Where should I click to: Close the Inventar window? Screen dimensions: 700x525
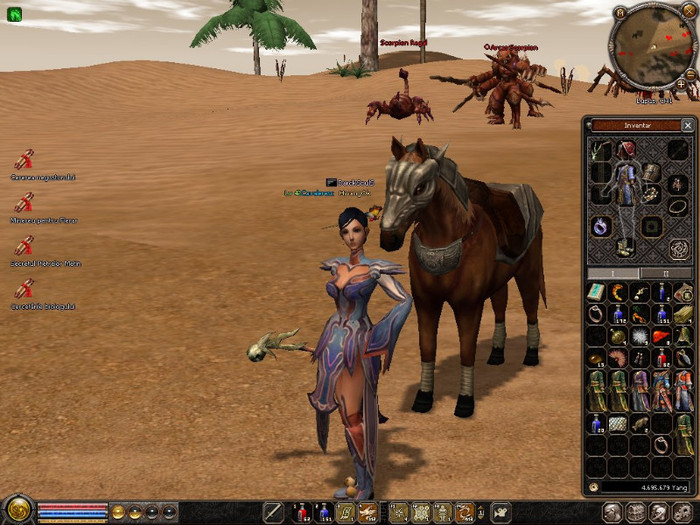click(x=687, y=126)
